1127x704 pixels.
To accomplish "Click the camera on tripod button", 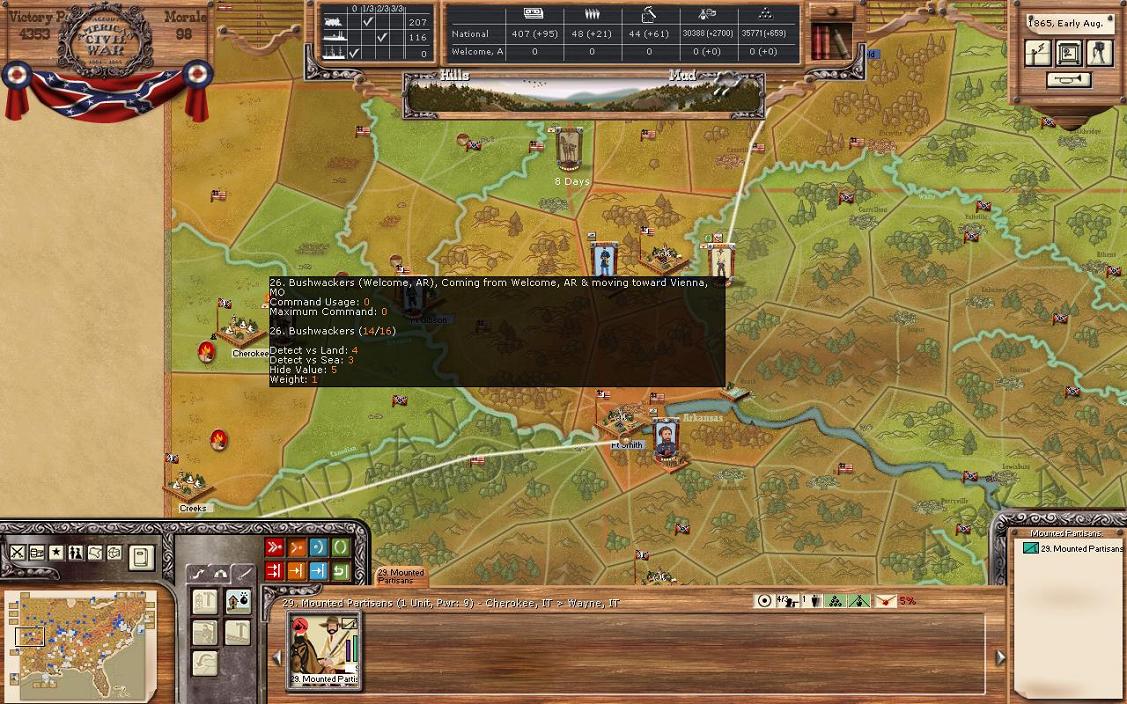I will pyautogui.click(x=1099, y=53).
